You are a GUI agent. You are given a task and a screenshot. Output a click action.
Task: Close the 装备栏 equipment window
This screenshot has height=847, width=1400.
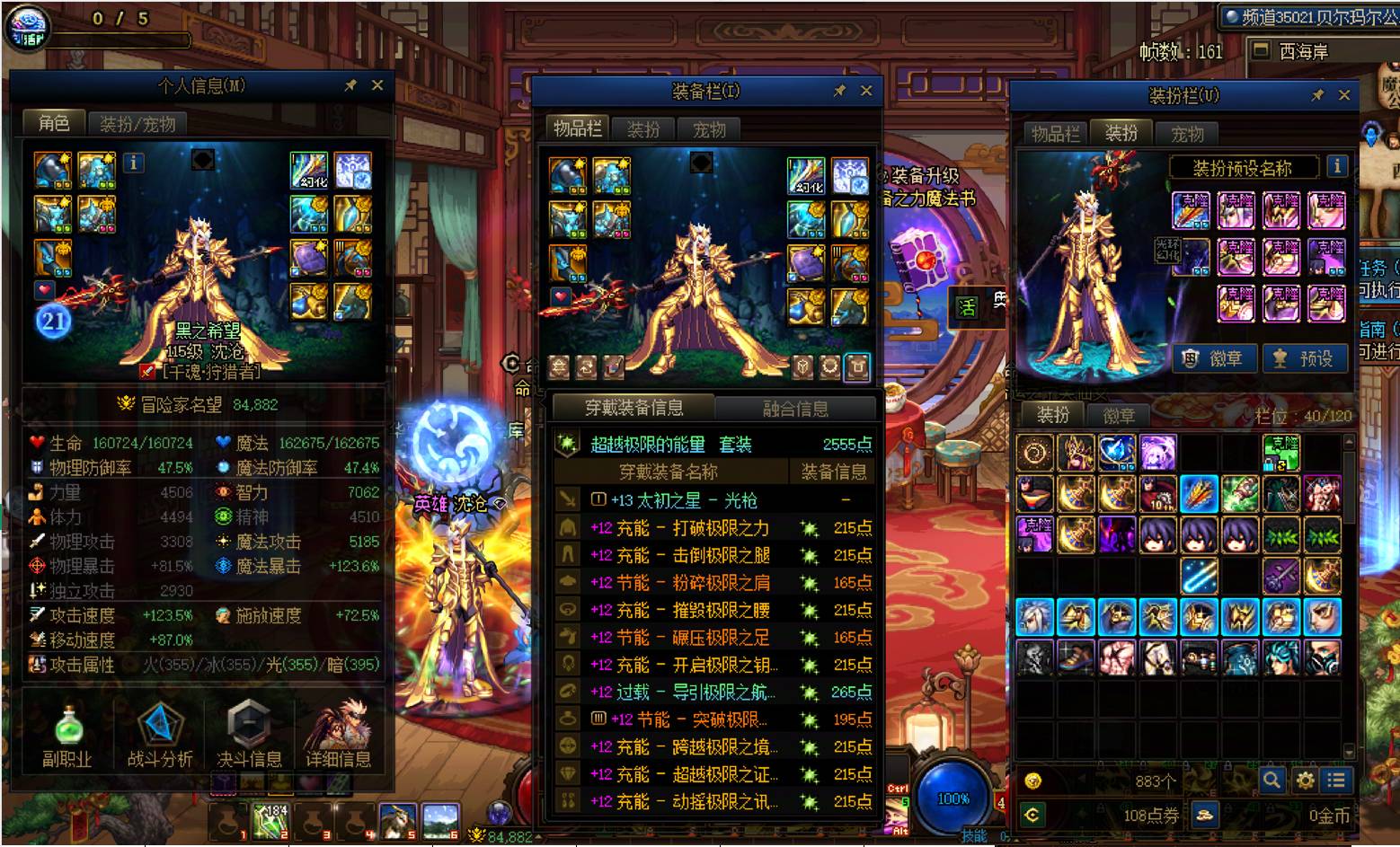point(866,91)
